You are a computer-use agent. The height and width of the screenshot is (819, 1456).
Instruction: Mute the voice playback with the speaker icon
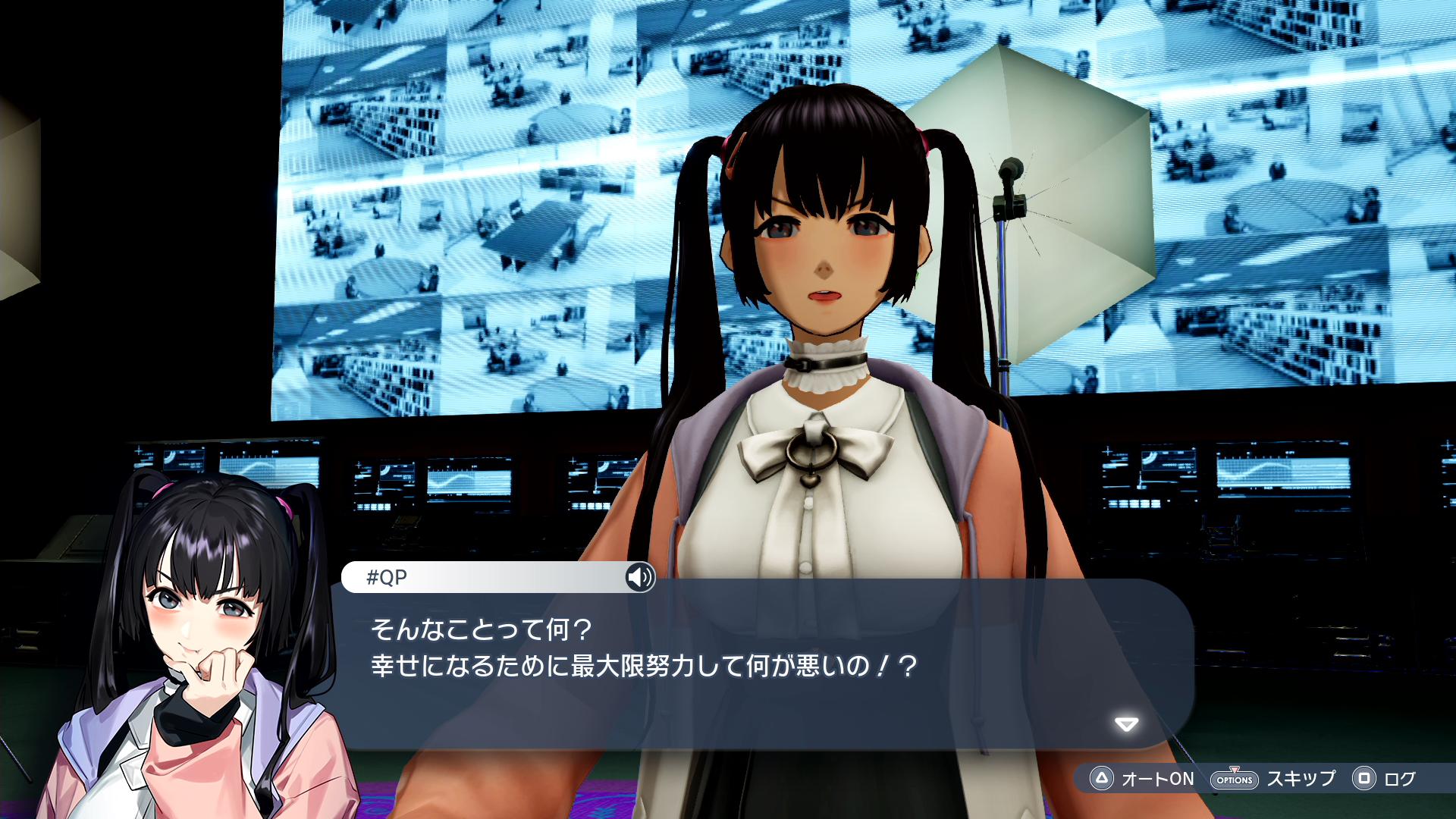coord(639,579)
